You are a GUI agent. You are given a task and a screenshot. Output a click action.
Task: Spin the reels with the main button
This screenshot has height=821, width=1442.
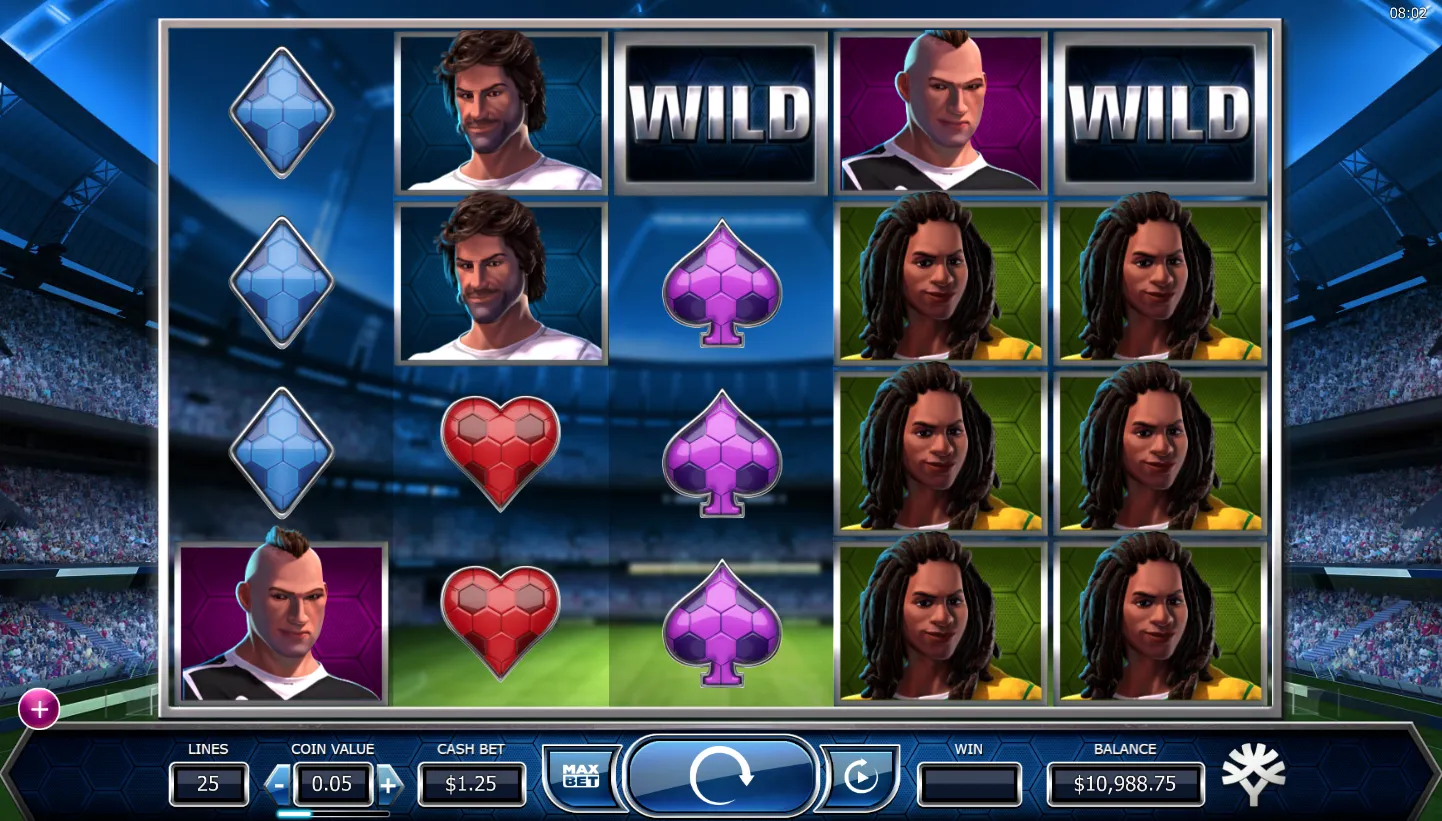click(721, 777)
